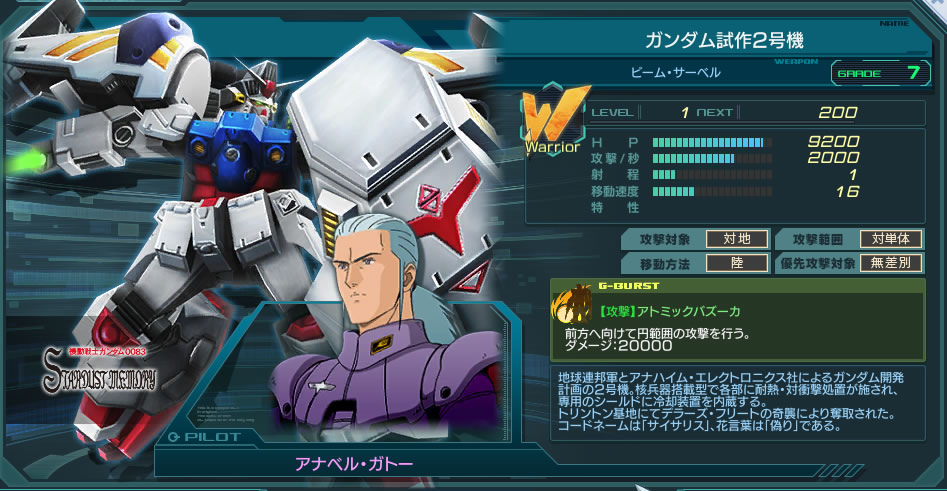Choose the 対地 attack target box
The width and height of the screenshot is (947, 491).
737,239
